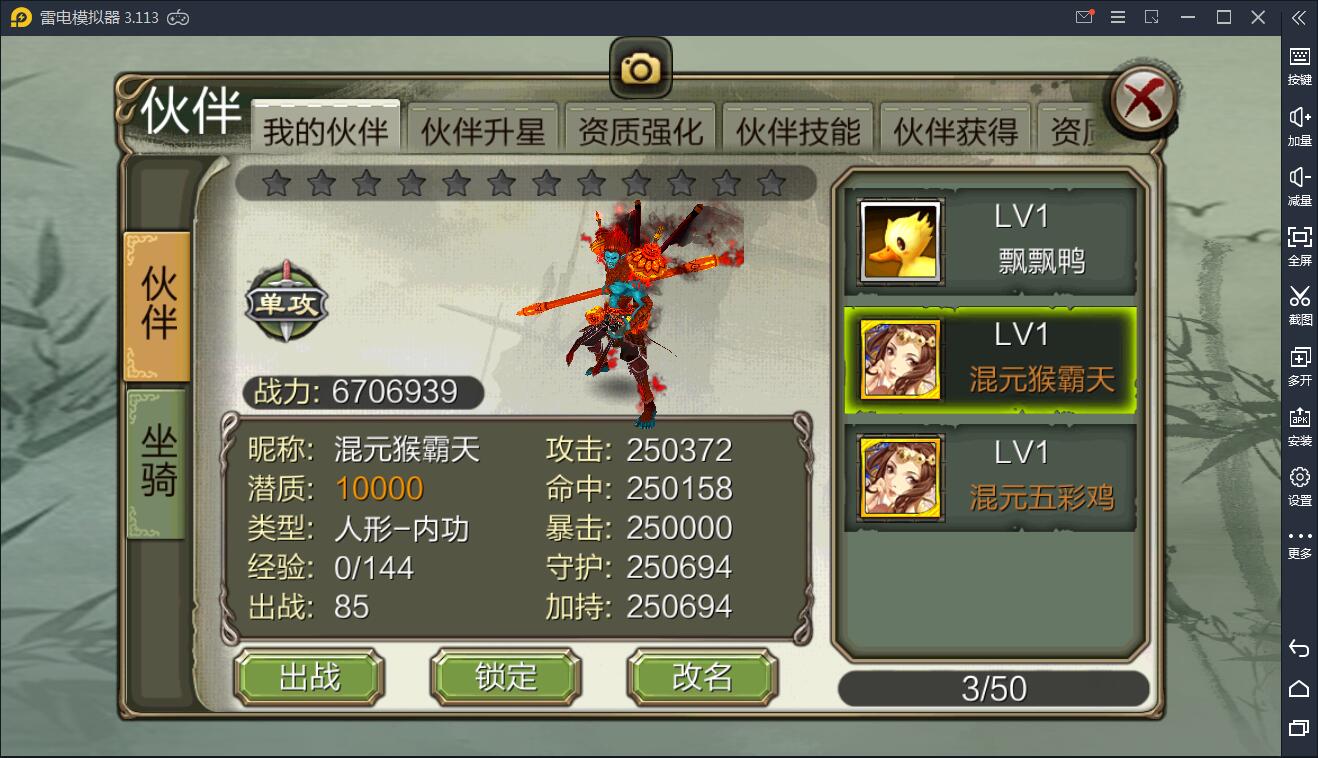Tap the camera screenshot icon
Image resolution: width=1318 pixels, height=758 pixels.
click(x=640, y=68)
